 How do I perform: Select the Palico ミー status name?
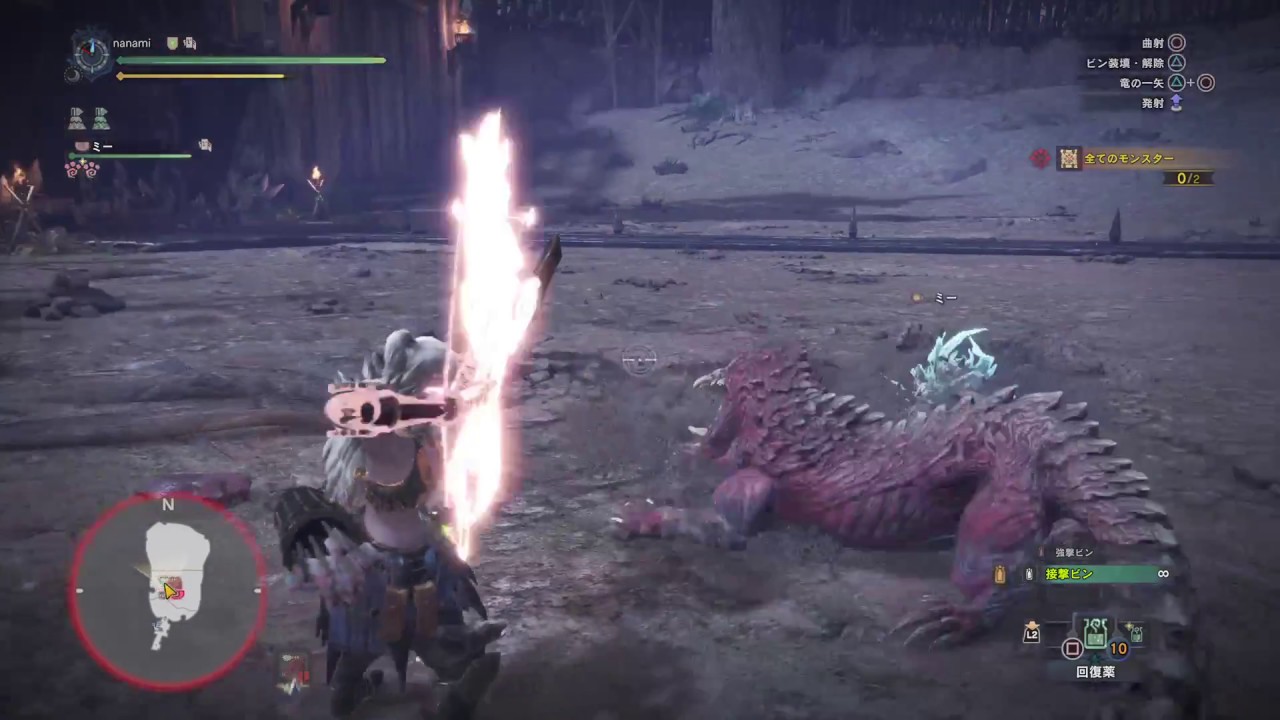102,146
